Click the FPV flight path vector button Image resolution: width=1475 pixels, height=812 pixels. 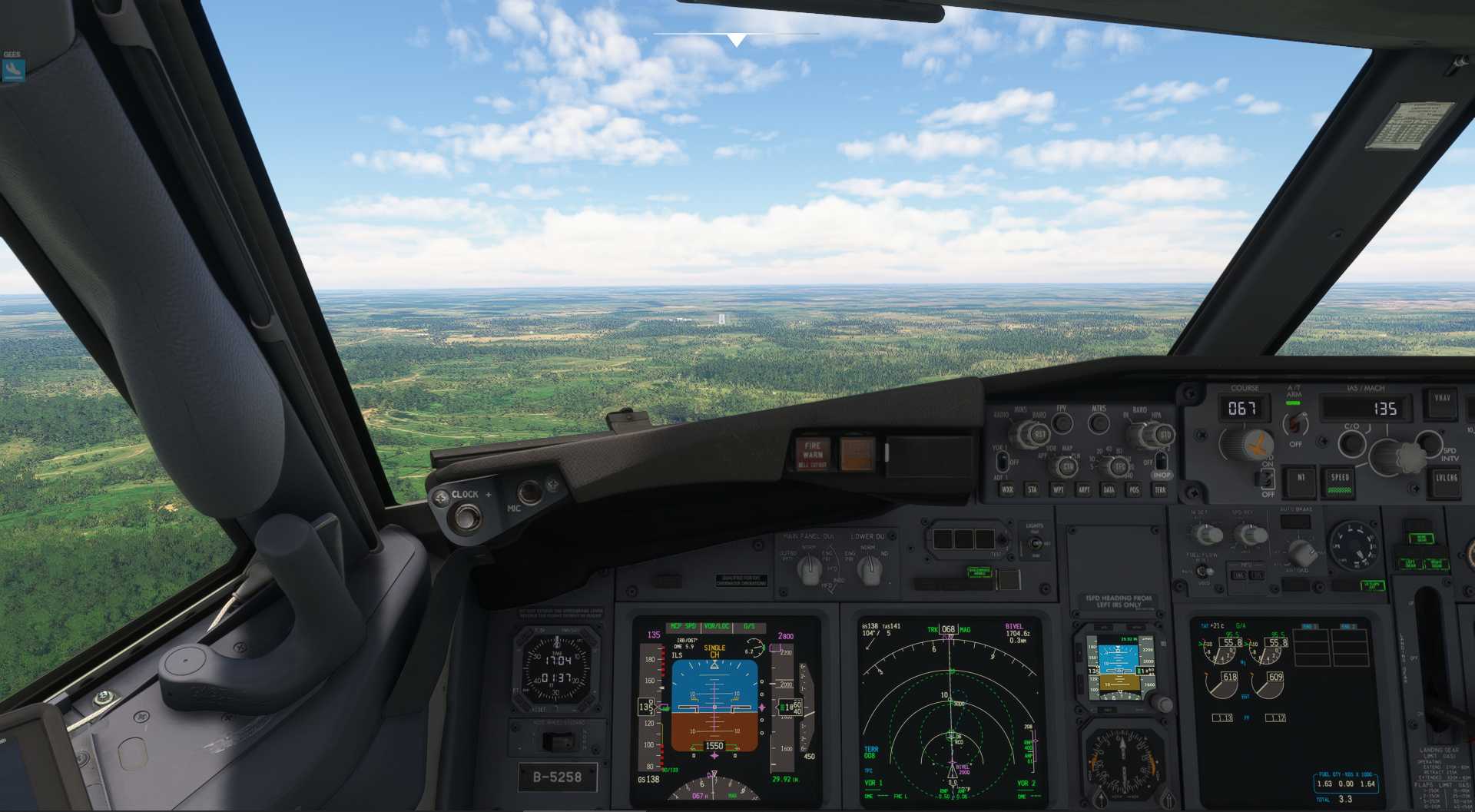coord(1062,423)
